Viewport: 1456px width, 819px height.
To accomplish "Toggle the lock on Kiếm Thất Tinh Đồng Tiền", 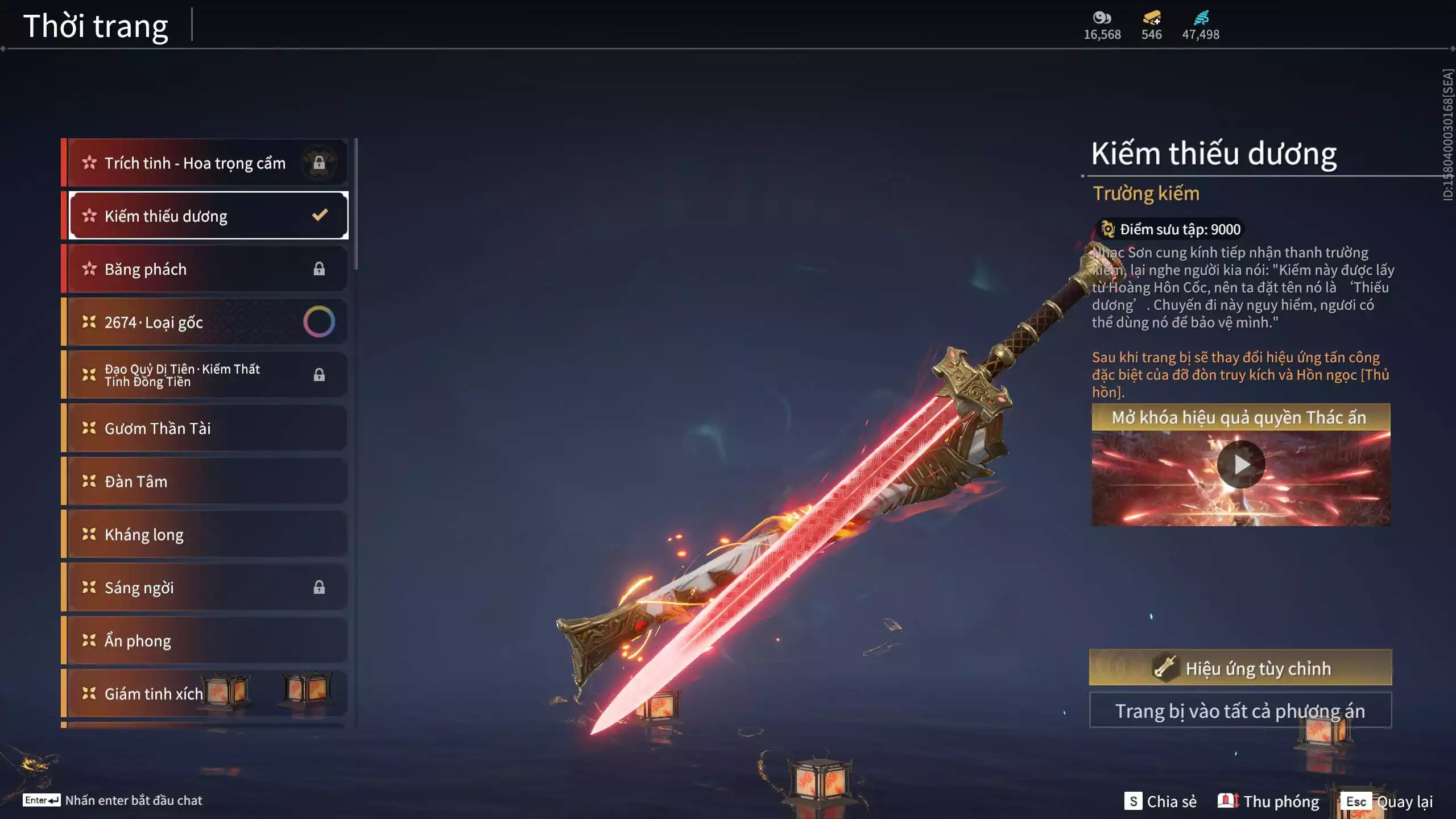I will pos(320,374).
